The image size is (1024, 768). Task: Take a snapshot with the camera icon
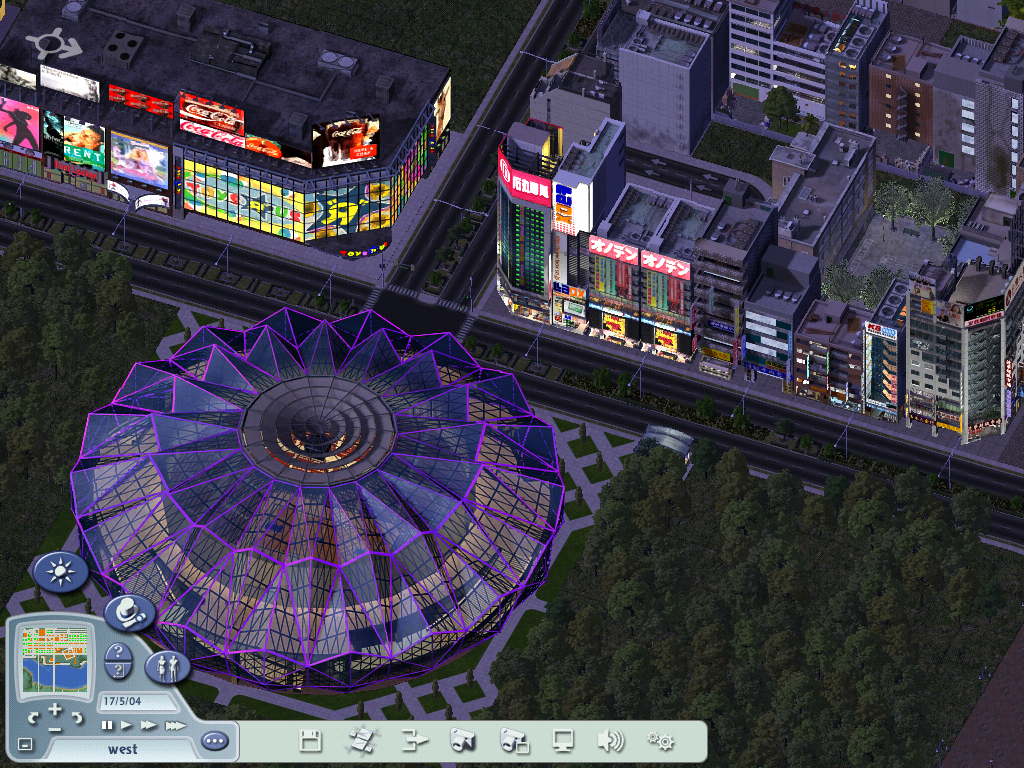click(461, 741)
